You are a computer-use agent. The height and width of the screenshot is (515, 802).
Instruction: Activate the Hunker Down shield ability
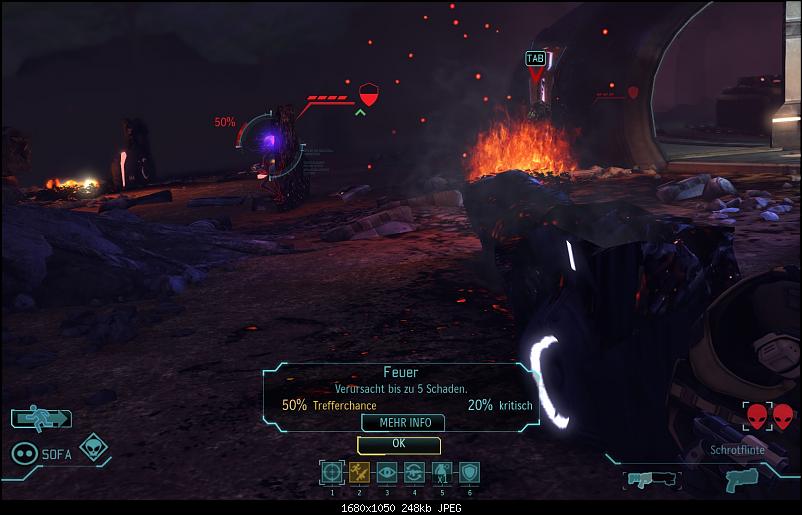pos(469,472)
